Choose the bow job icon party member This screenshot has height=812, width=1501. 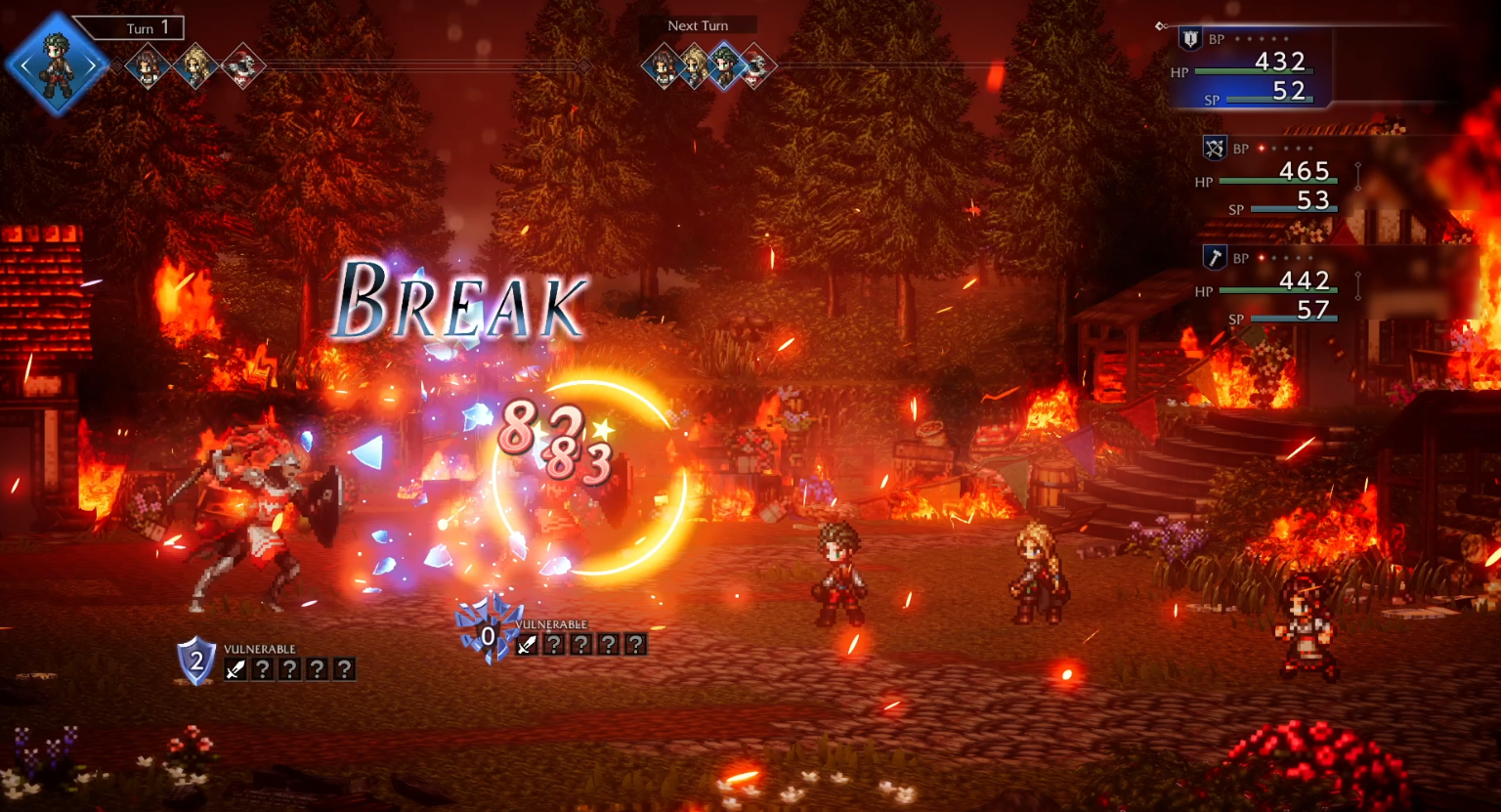(1214, 149)
